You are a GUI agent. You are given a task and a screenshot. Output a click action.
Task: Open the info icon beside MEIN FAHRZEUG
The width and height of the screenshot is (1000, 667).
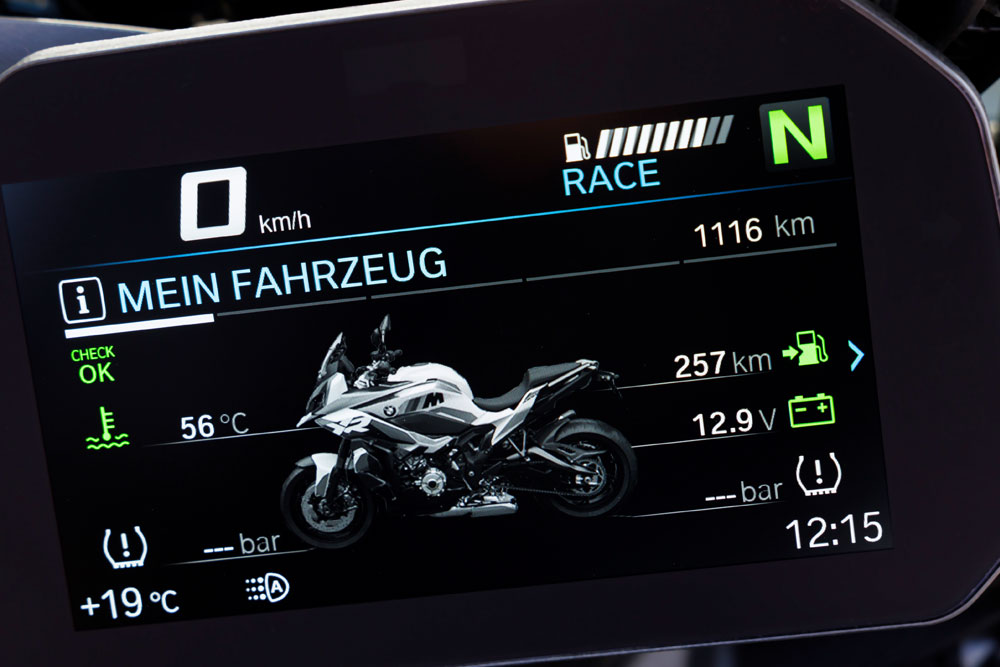coord(83,300)
